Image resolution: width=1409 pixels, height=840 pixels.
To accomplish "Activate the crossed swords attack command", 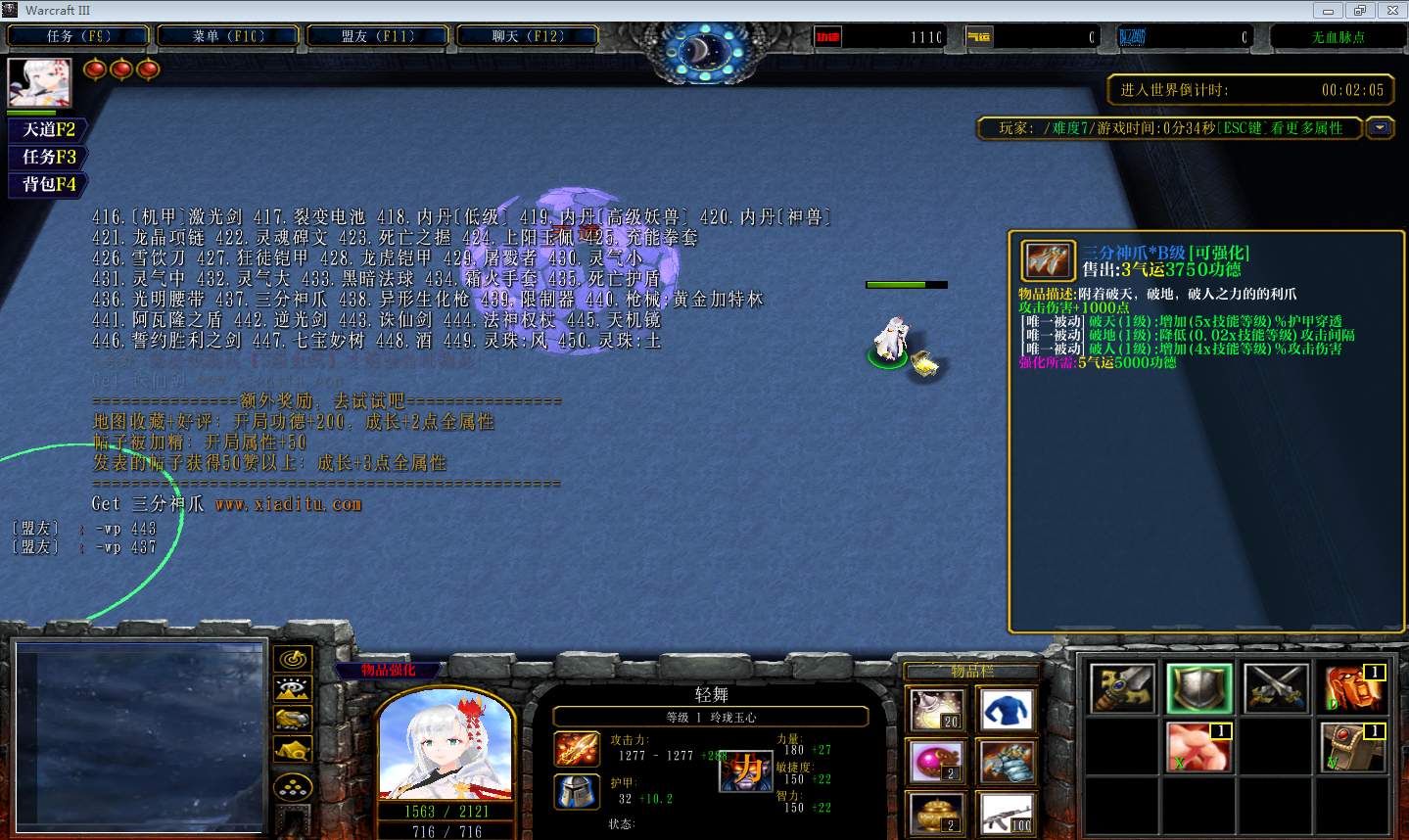I will point(1276,688).
